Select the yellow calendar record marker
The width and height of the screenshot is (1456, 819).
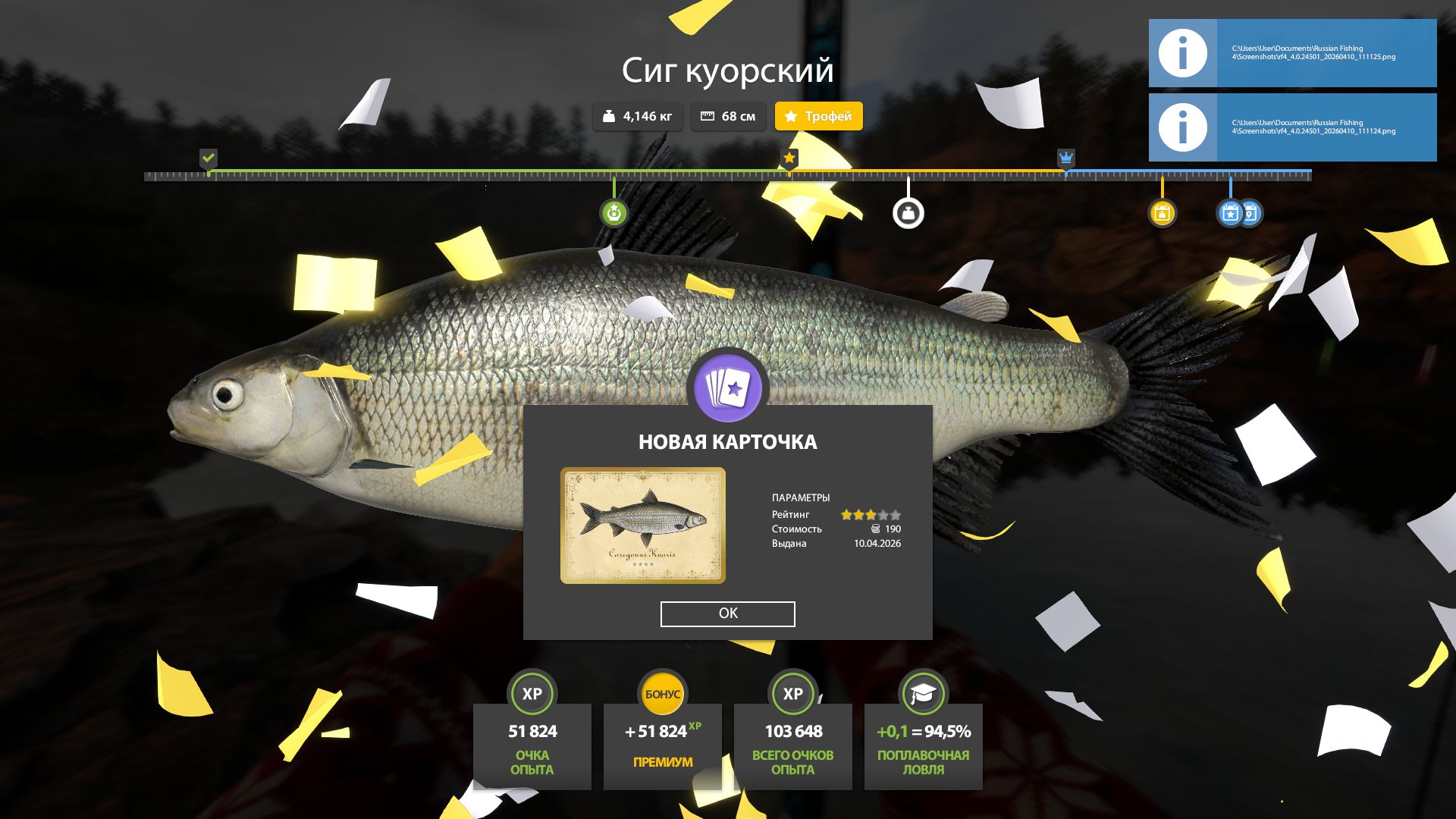[1162, 213]
